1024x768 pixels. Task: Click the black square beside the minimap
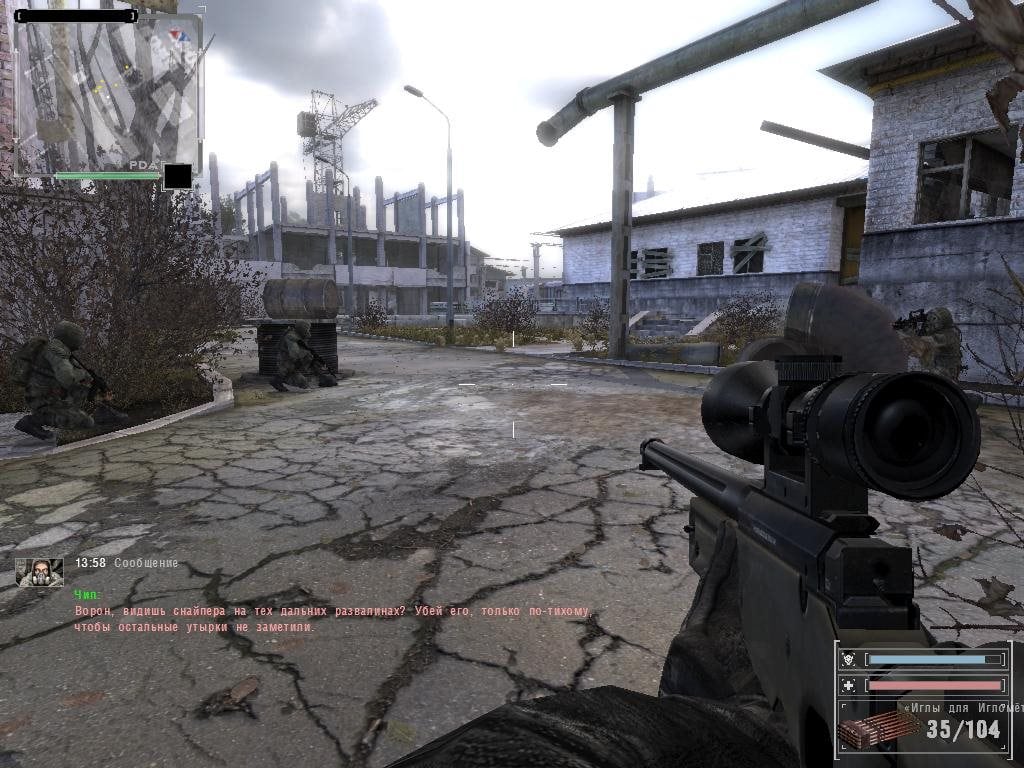(x=177, y=176)
